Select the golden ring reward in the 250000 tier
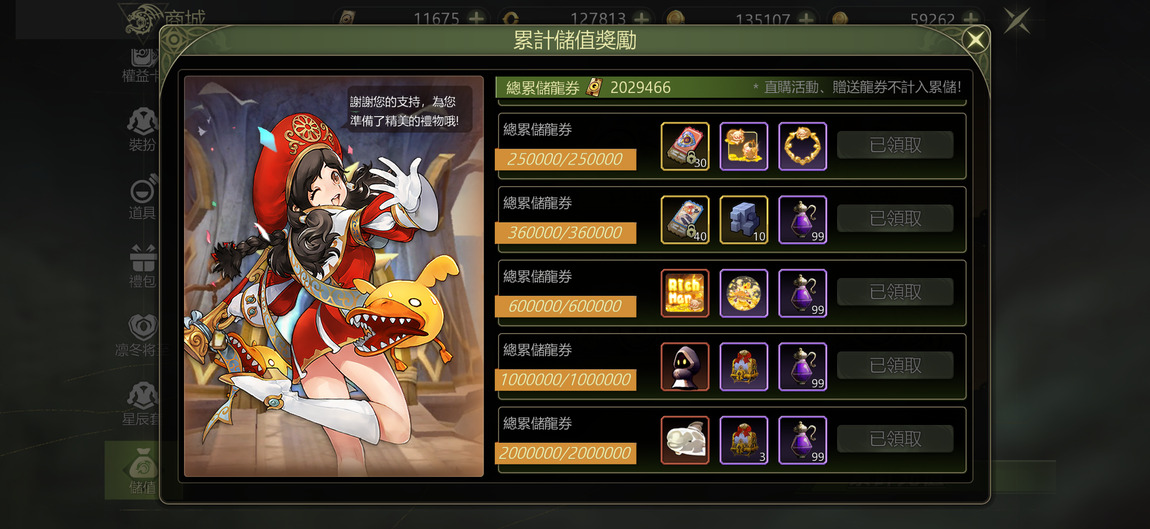The height and width of the screenshot is (529, 1150). click(x=802, y=146)
